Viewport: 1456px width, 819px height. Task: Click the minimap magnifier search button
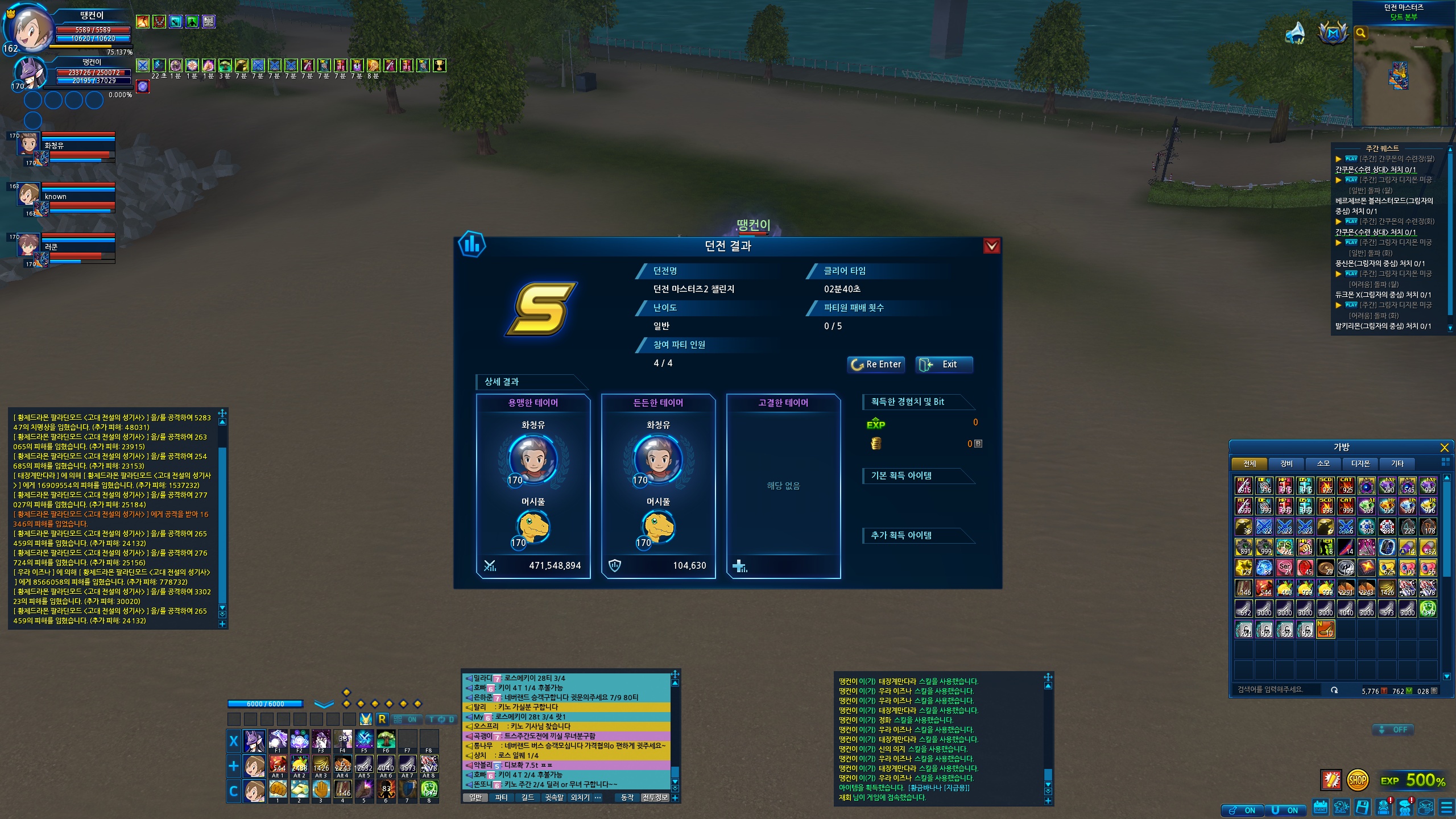[1360, 33]
